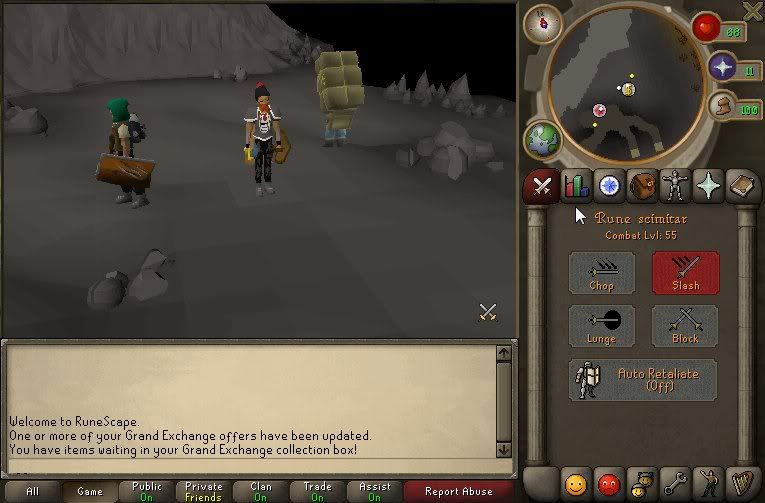Open the Stats tab with bar chart icon

[575, 186]
